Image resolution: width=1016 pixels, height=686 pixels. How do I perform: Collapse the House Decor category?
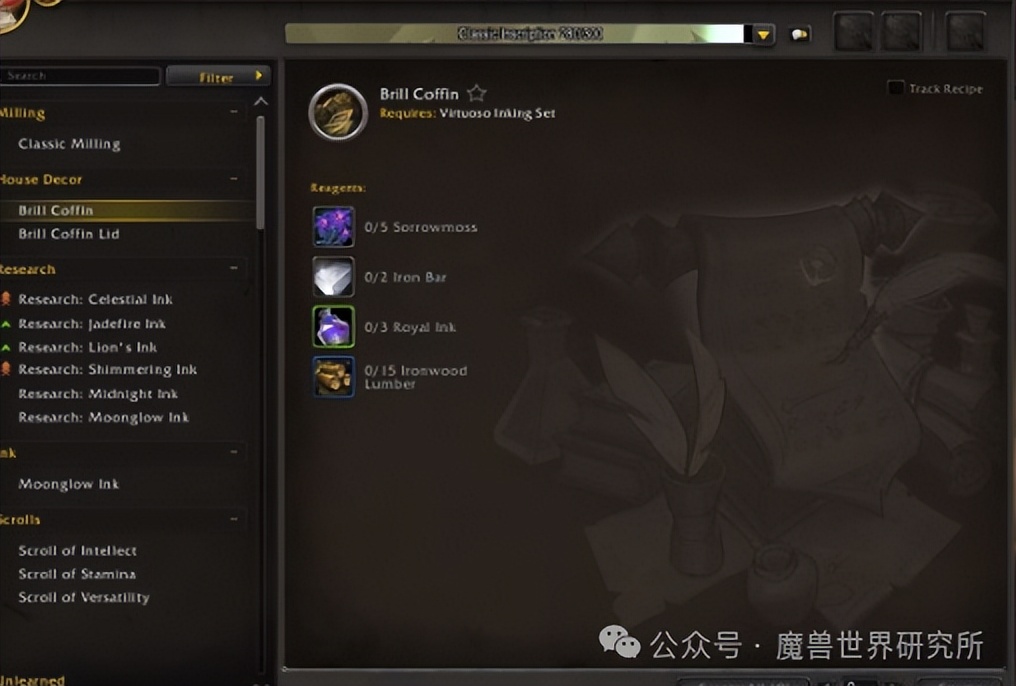coord(234,180)
